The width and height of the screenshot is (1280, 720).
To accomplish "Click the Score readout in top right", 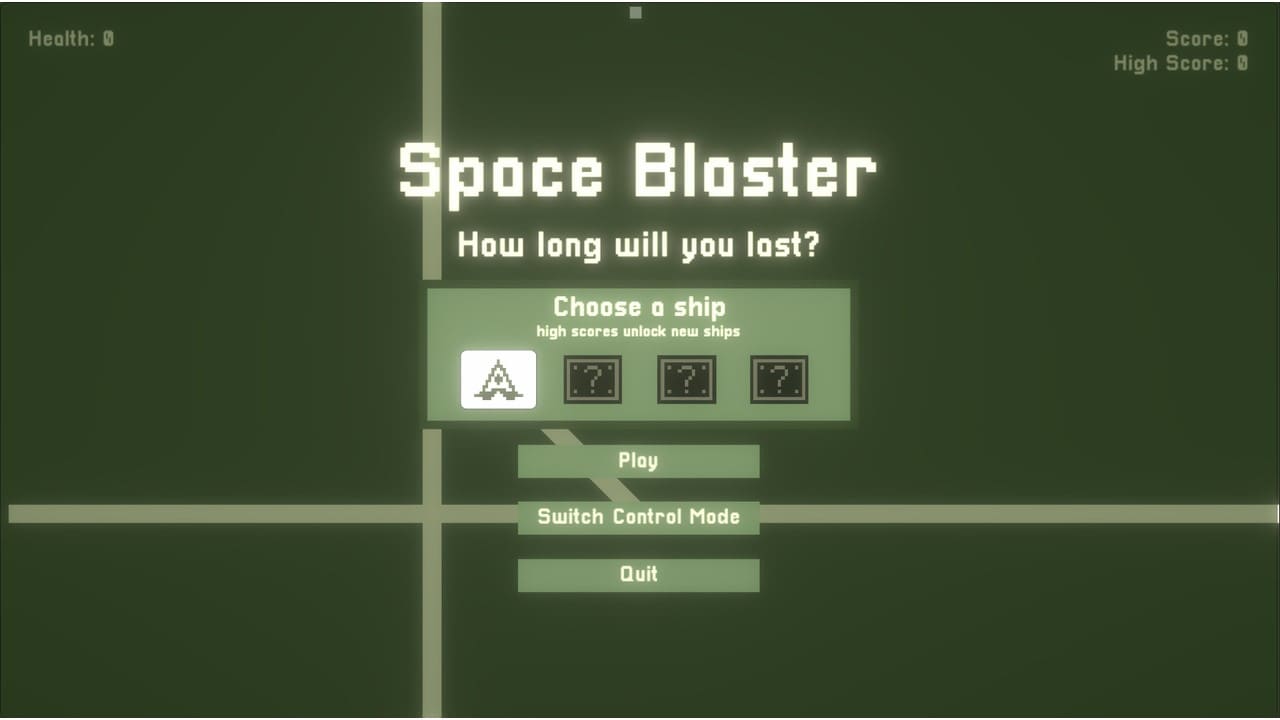I will point(1207,38).
